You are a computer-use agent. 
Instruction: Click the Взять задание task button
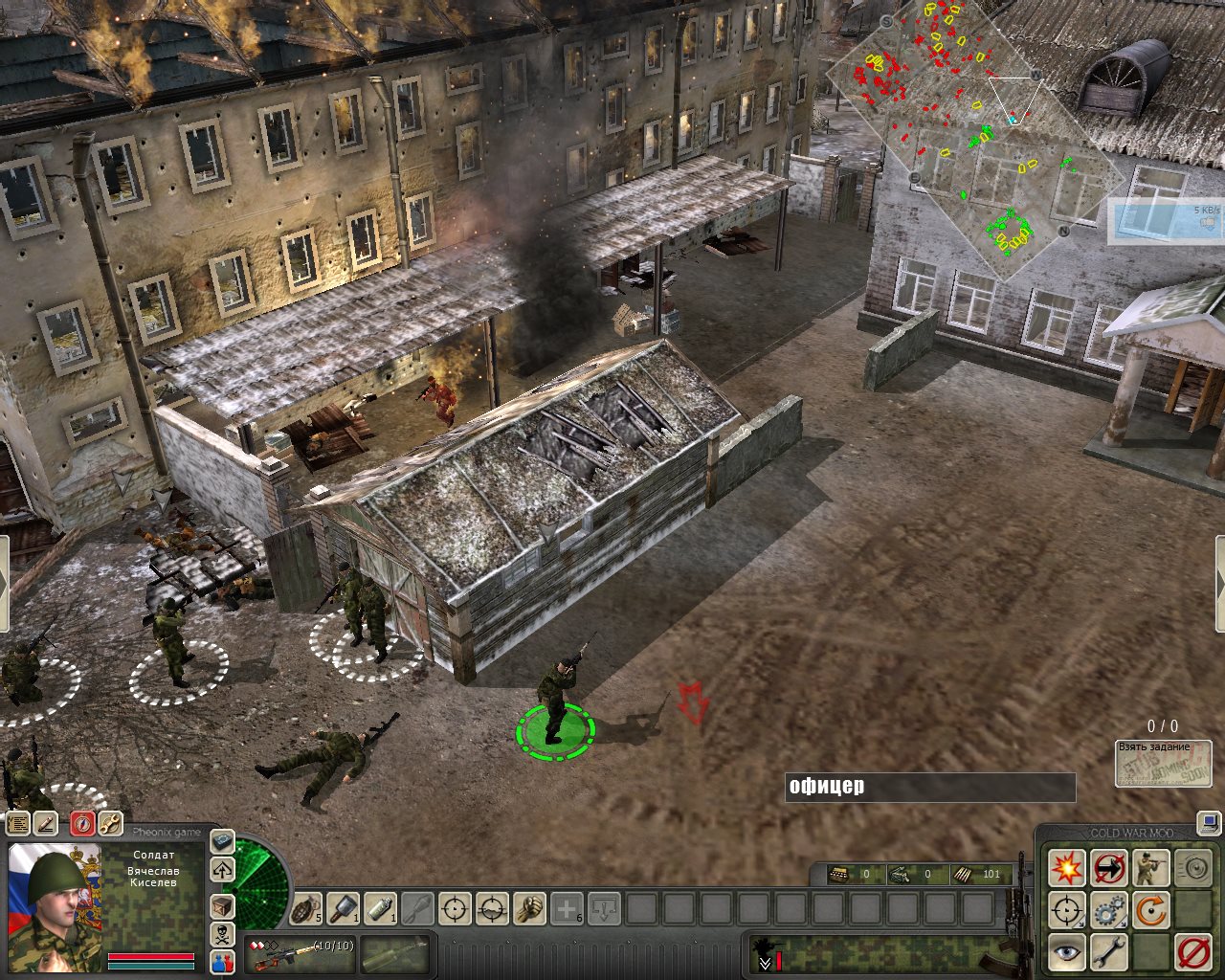[x=1164, y=764]
